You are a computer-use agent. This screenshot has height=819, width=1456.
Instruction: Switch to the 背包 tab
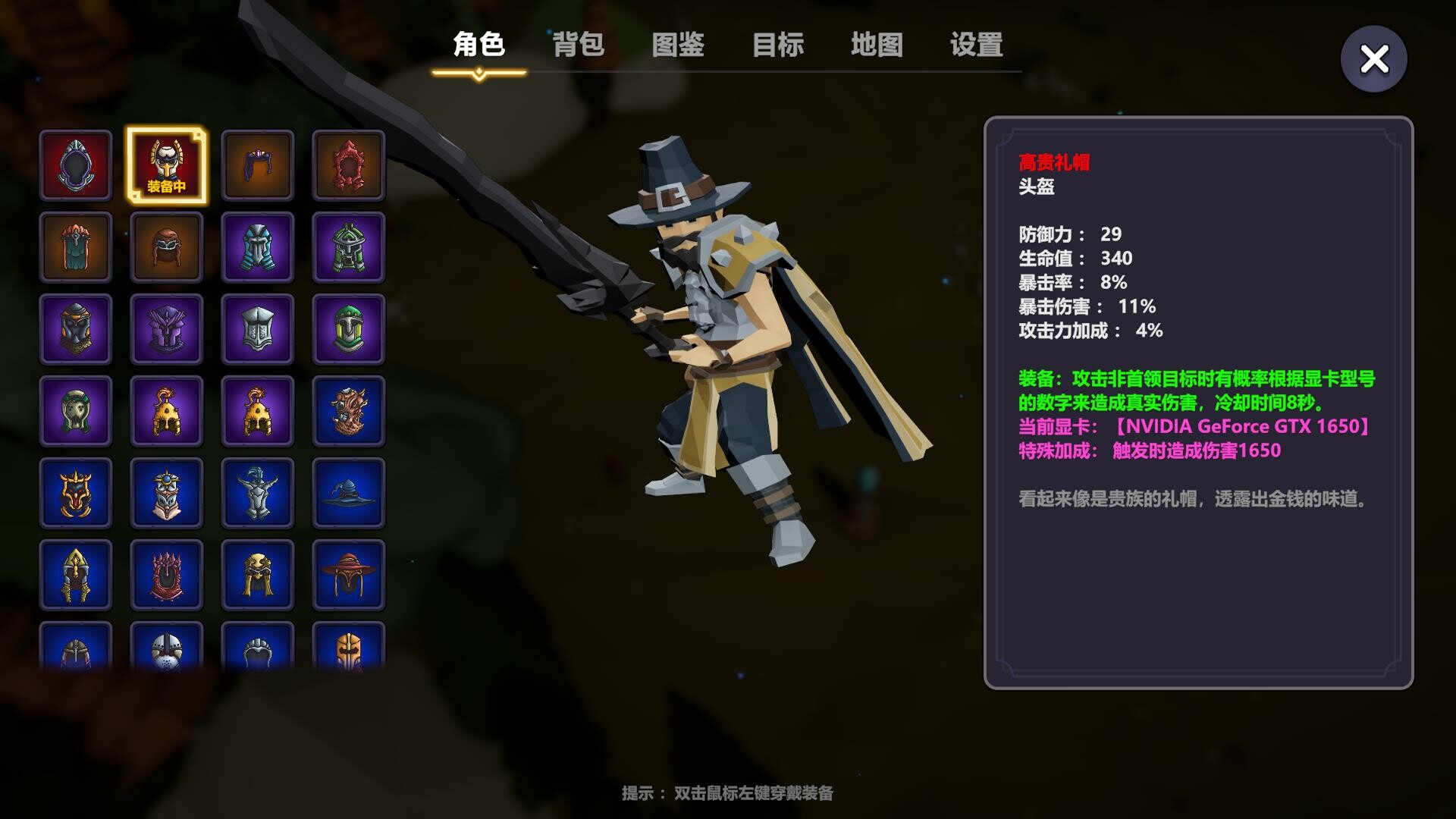(x=579, y=46)
